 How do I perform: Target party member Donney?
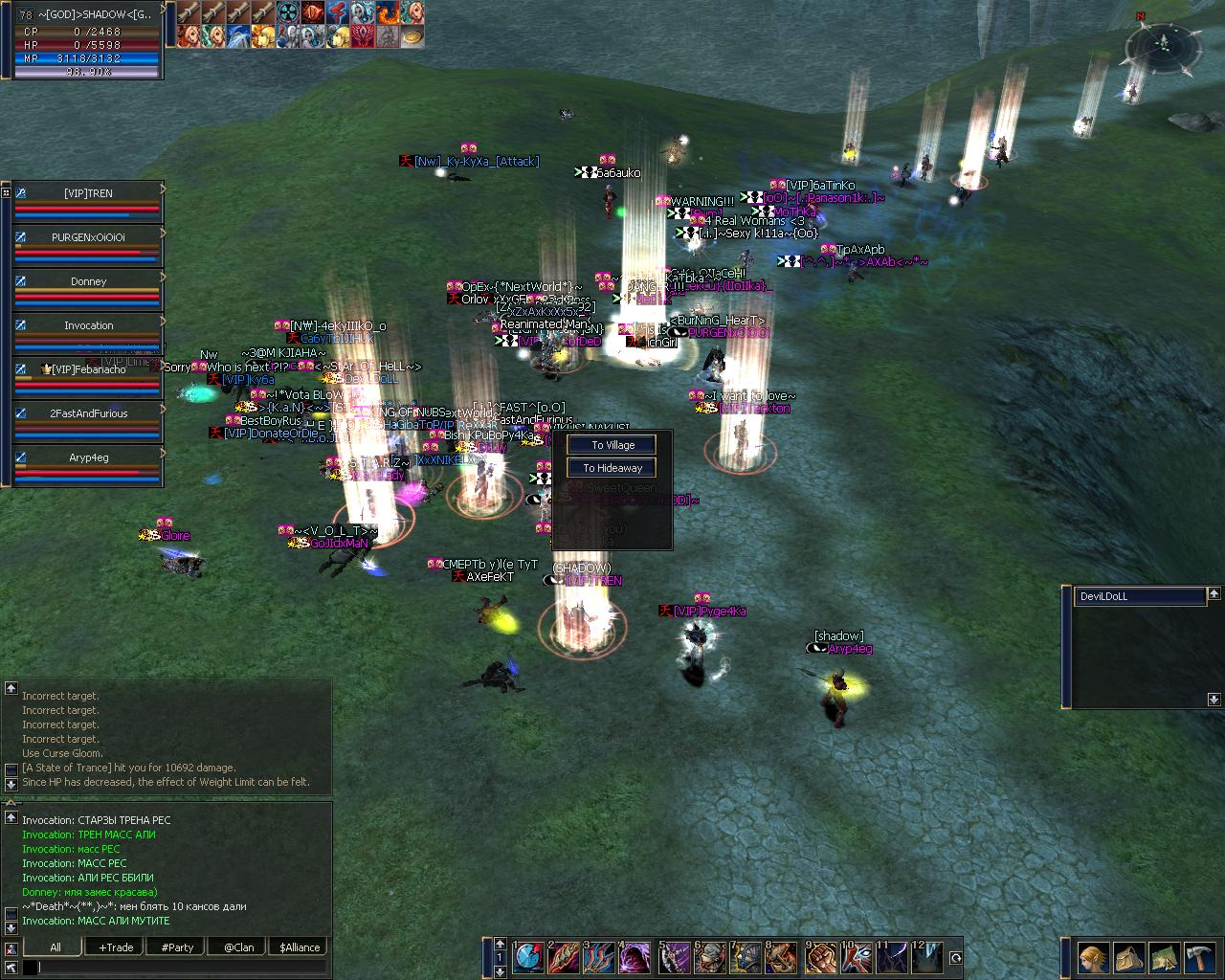(x=88, y=281)
